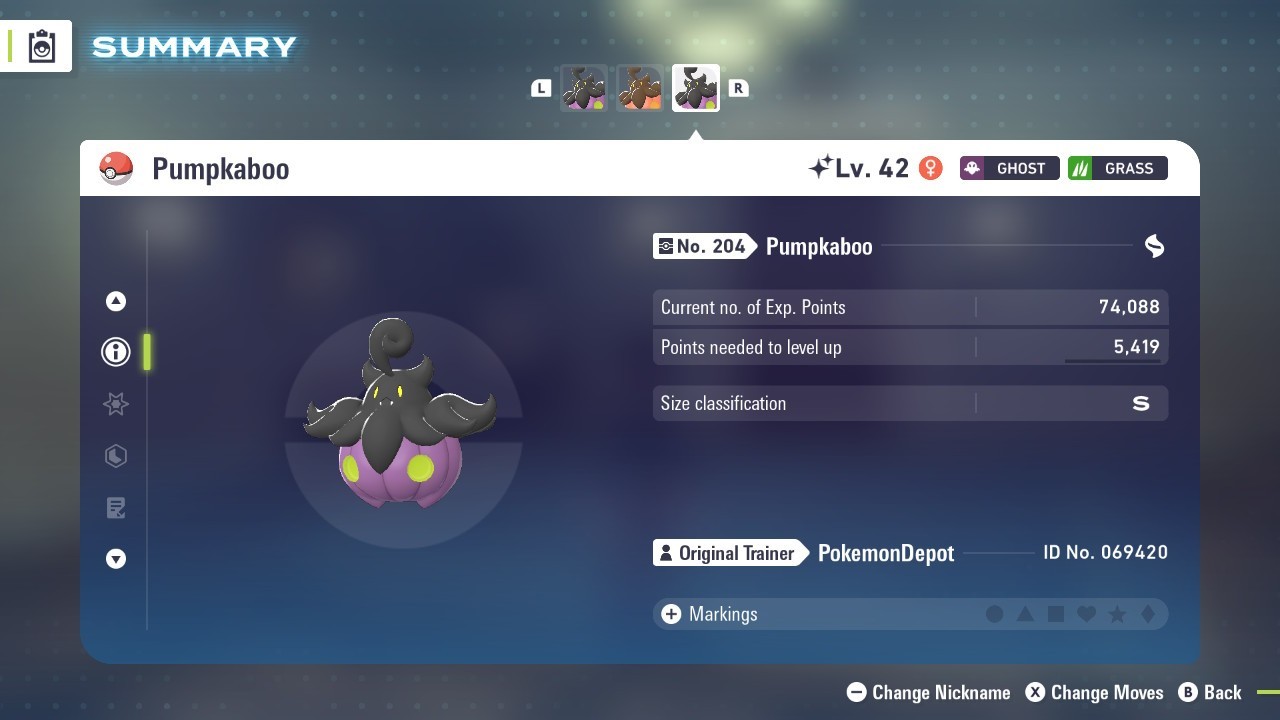Screen dimensions: 1280x720
Task: Click the female gender symbol next to Lv. 42
Action: pyautogui.click(x=931, y=168)
